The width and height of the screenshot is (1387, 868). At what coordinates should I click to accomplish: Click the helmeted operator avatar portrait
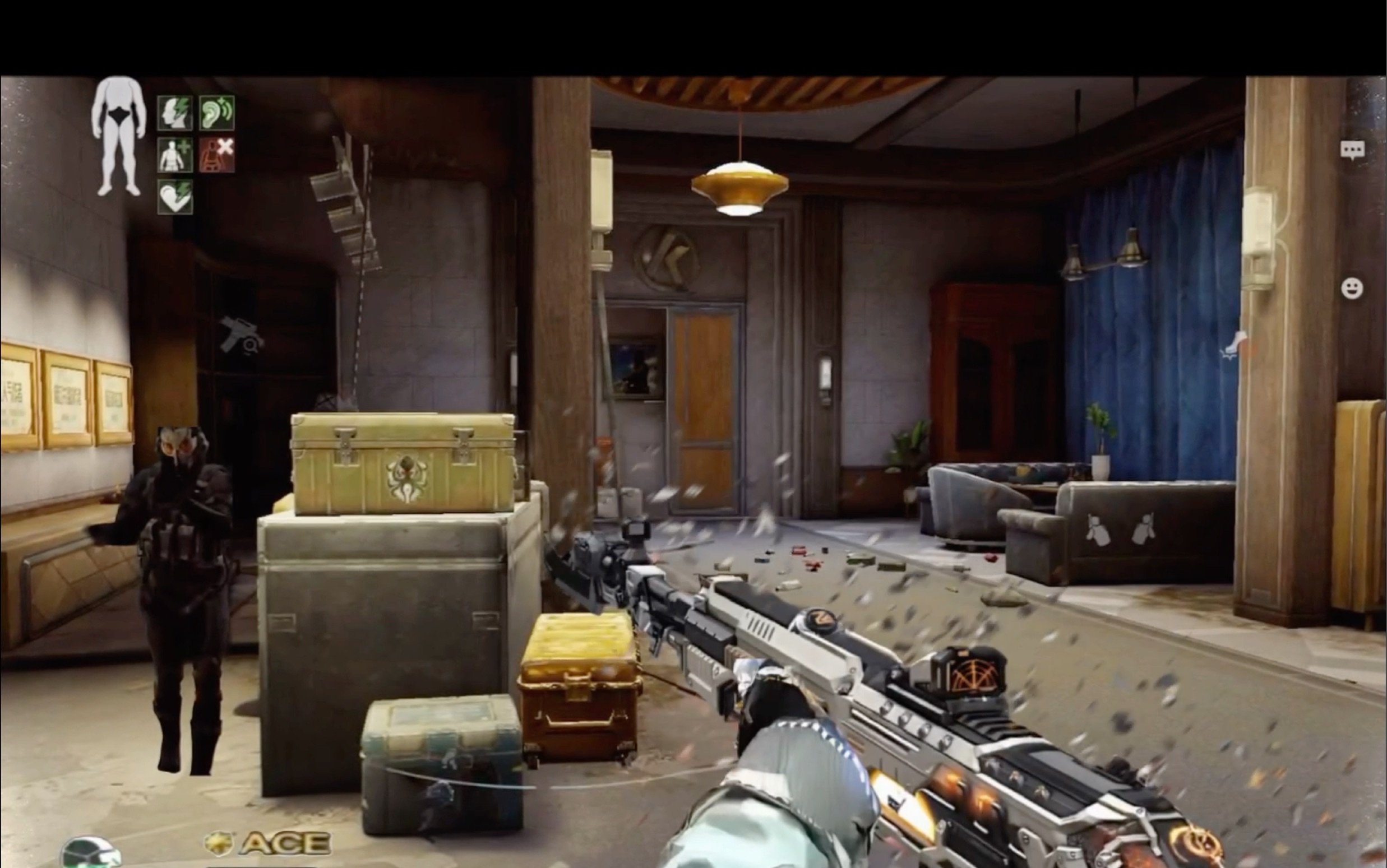(89, 853)
